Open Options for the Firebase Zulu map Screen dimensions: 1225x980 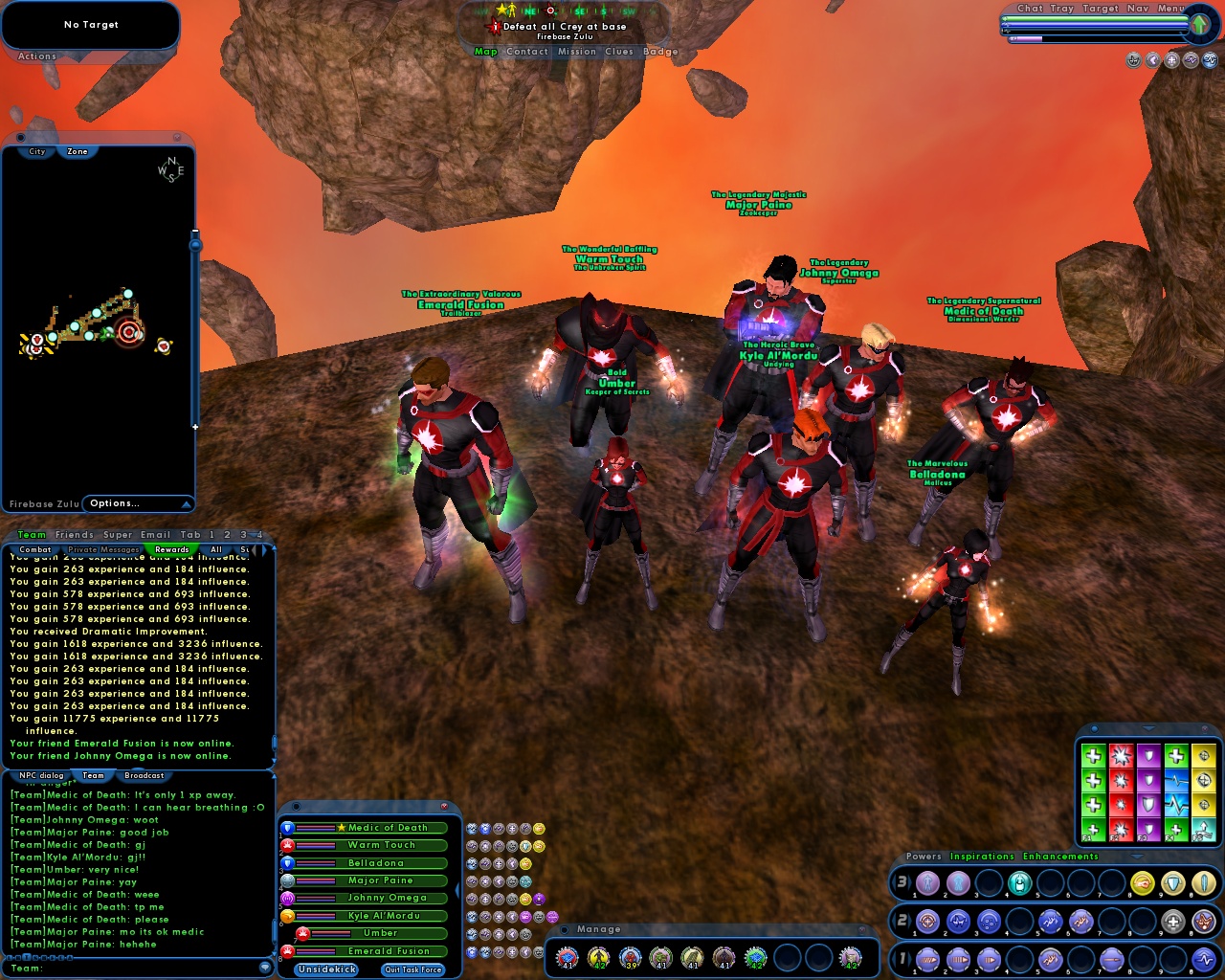(115, 503)
